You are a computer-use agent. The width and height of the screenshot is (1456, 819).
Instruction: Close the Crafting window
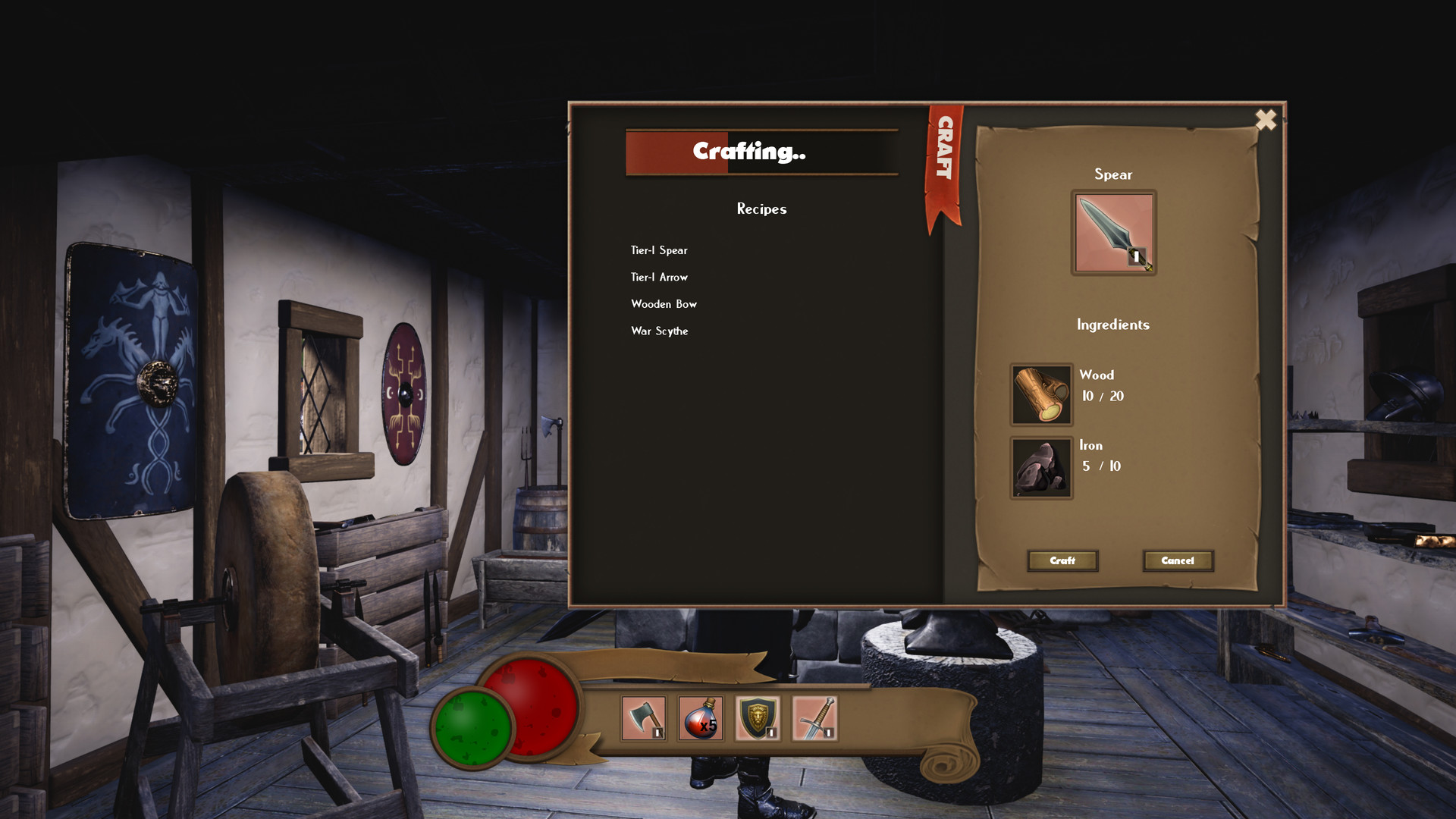click(x=1266, y=120)
